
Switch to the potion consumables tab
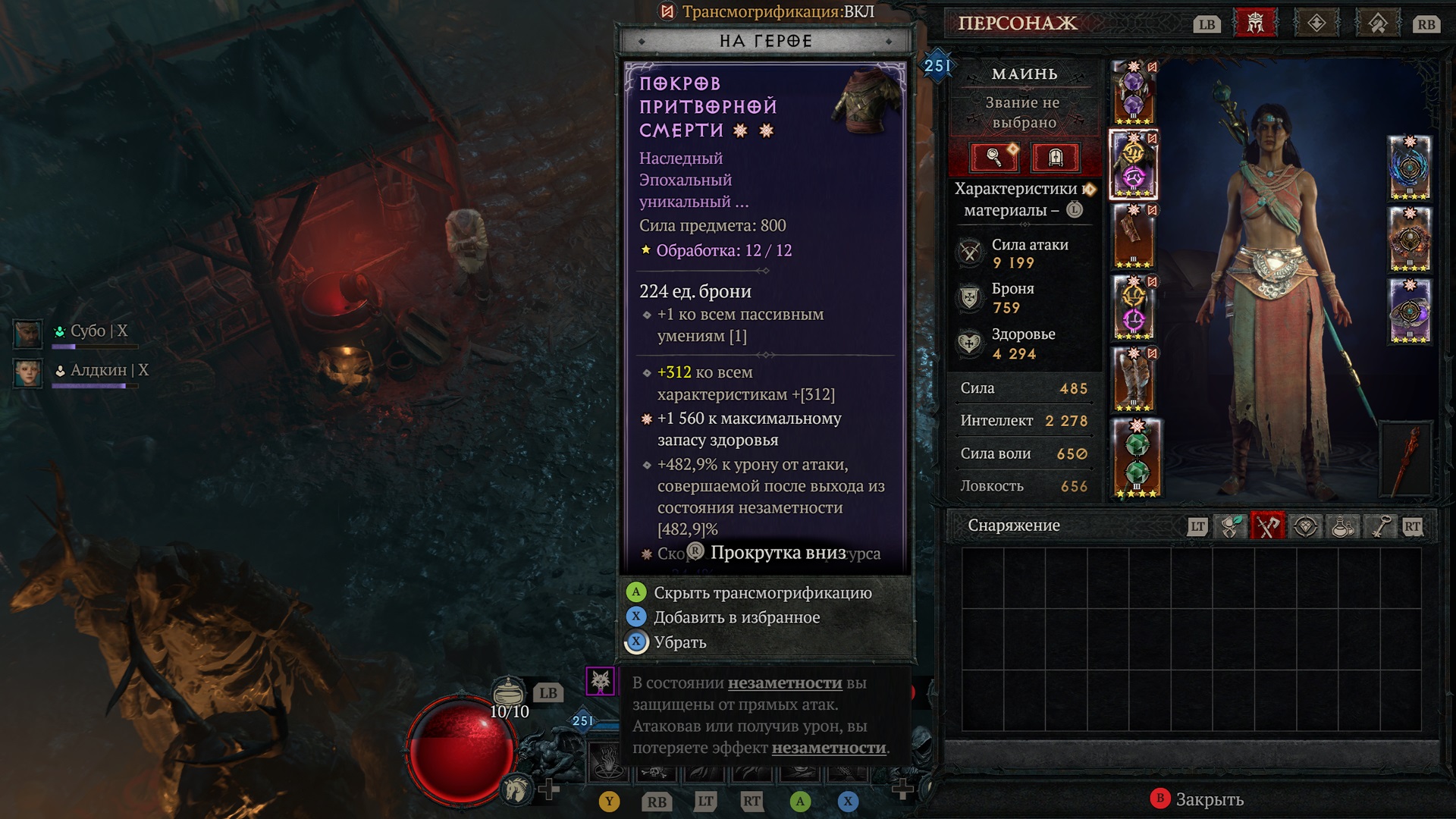coord(1343,526)
